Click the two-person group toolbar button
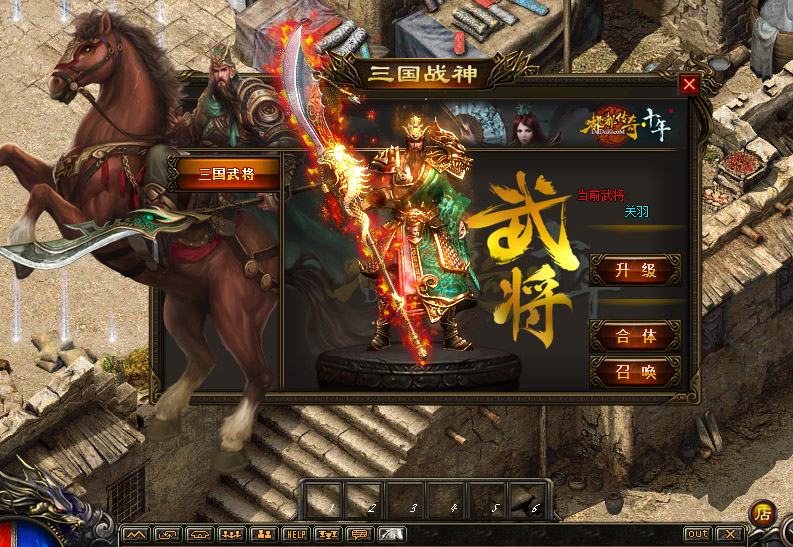 point(263,535)
